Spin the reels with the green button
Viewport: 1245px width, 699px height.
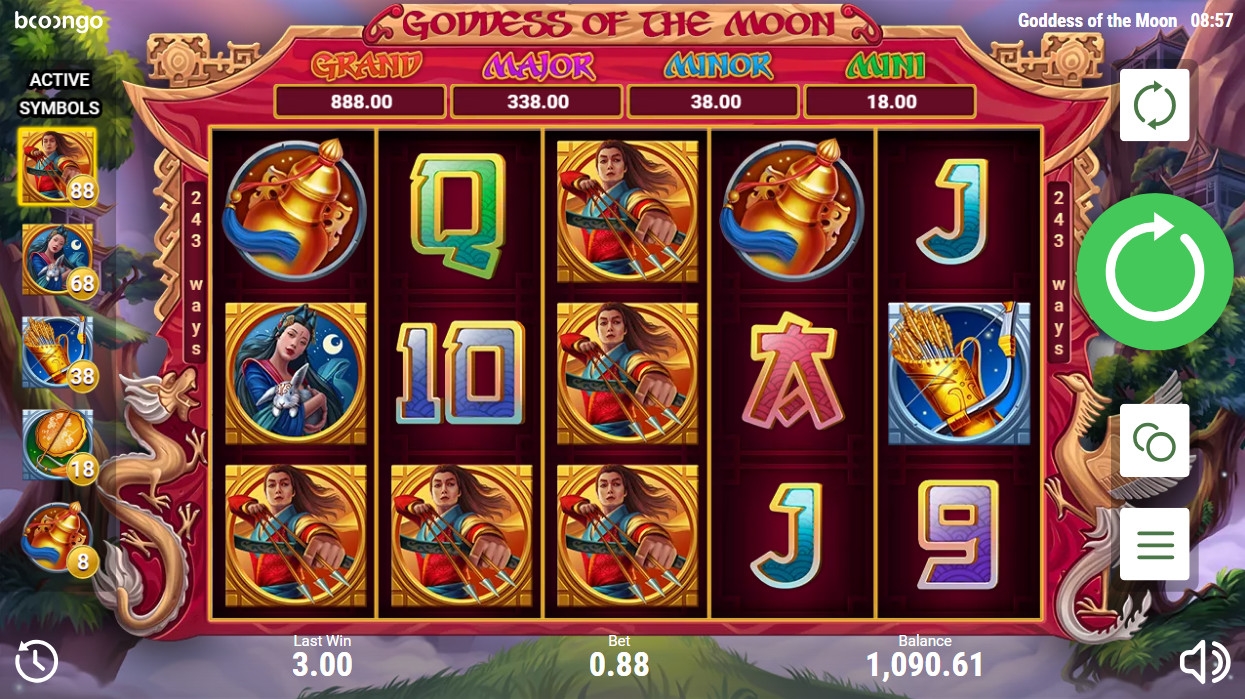(1154, 272)
